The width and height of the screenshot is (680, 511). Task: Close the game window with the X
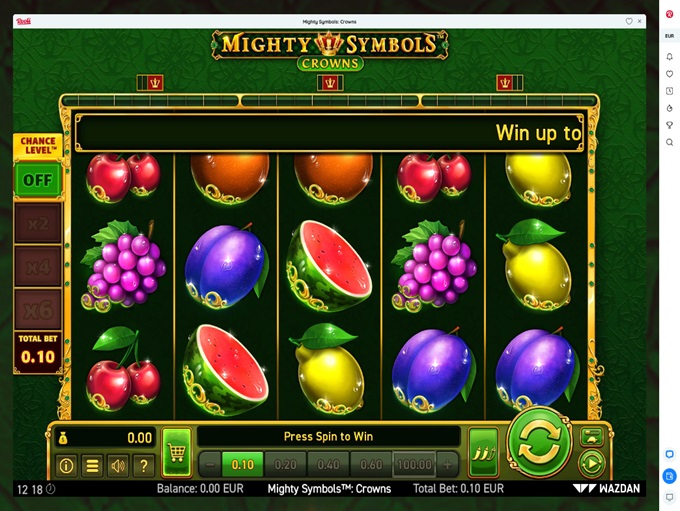(x=641, y=21)
